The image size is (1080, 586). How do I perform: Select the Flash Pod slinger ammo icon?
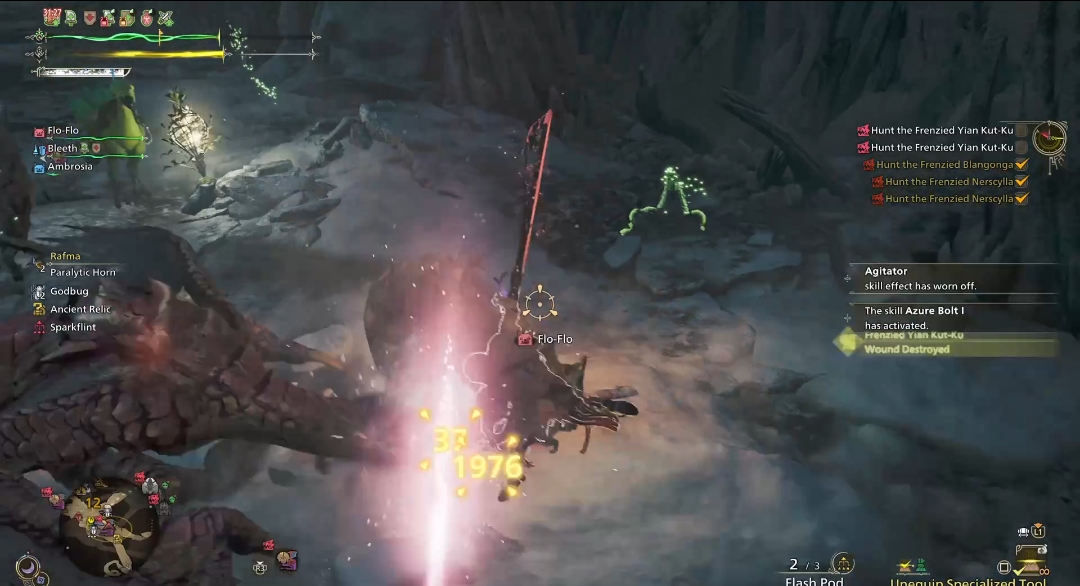[x=842, y=564]
